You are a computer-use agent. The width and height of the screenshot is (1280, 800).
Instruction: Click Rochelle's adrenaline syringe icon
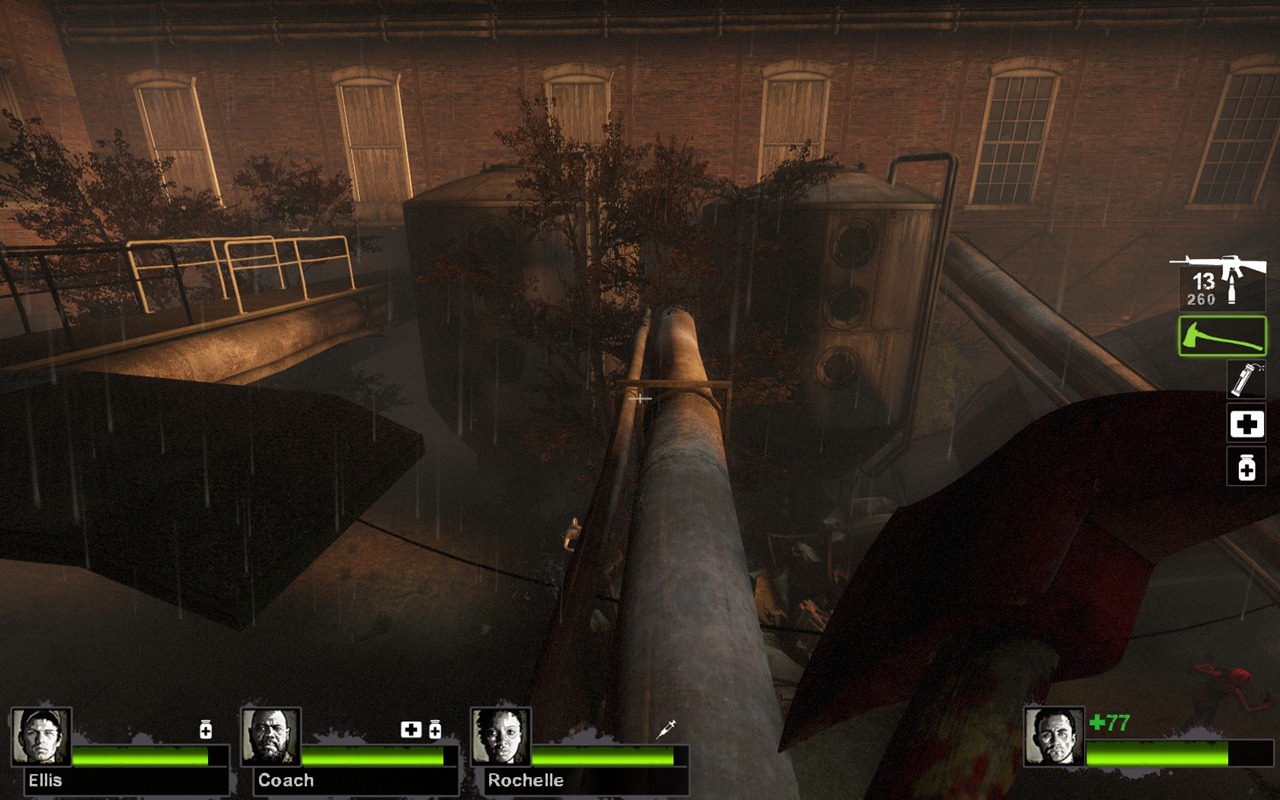pyautogui.click(x=666, y=730)
